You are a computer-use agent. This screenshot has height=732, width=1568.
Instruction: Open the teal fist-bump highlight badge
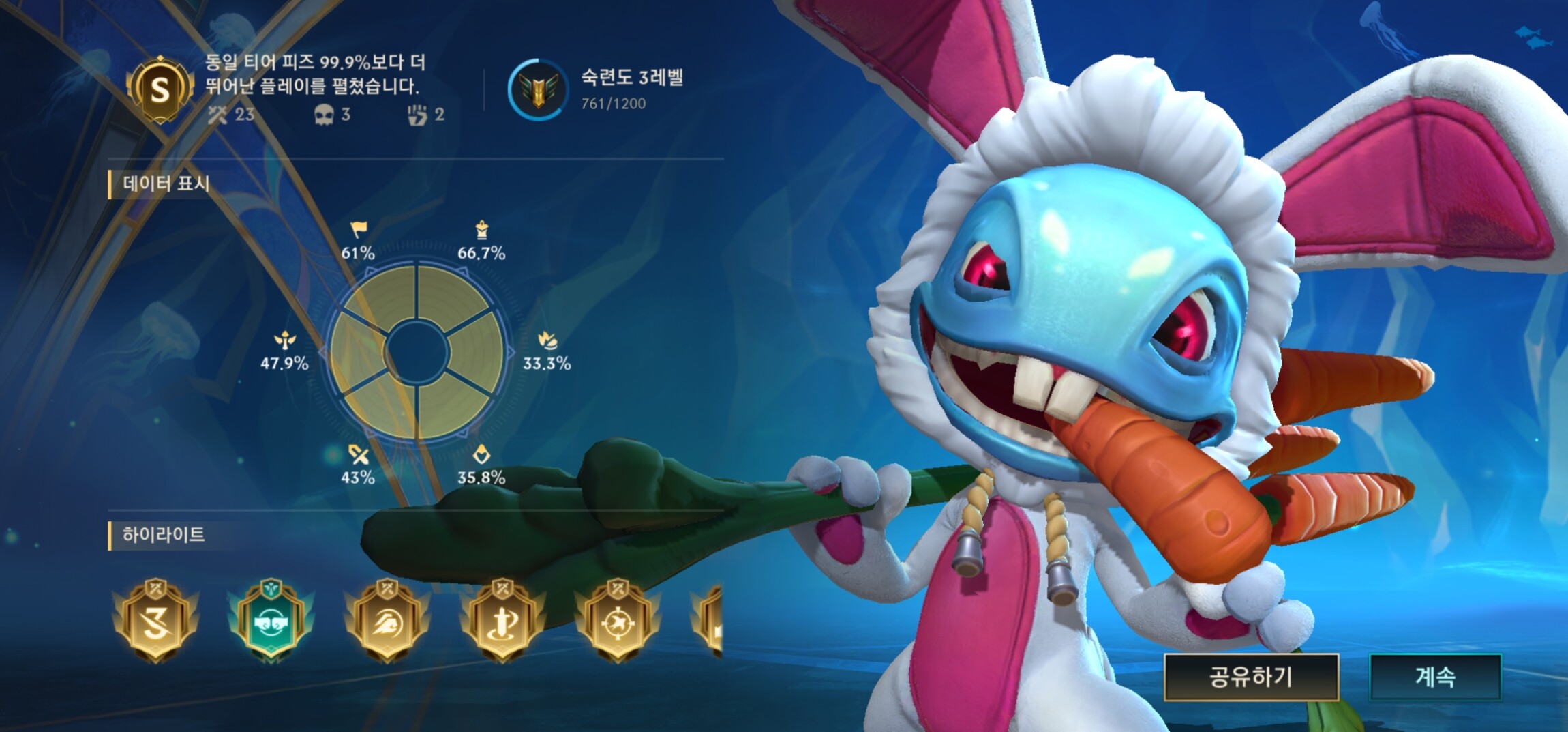[271, 620]
